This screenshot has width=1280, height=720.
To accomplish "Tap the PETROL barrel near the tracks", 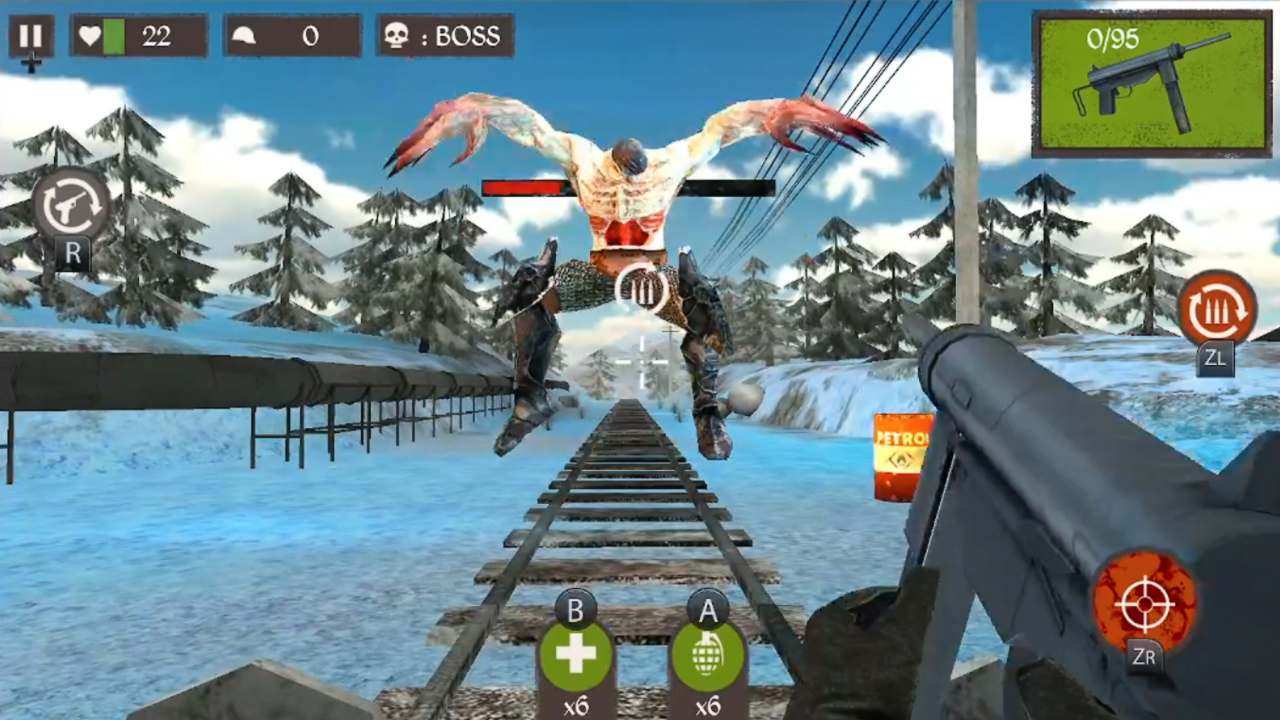I will pos(900,455).
